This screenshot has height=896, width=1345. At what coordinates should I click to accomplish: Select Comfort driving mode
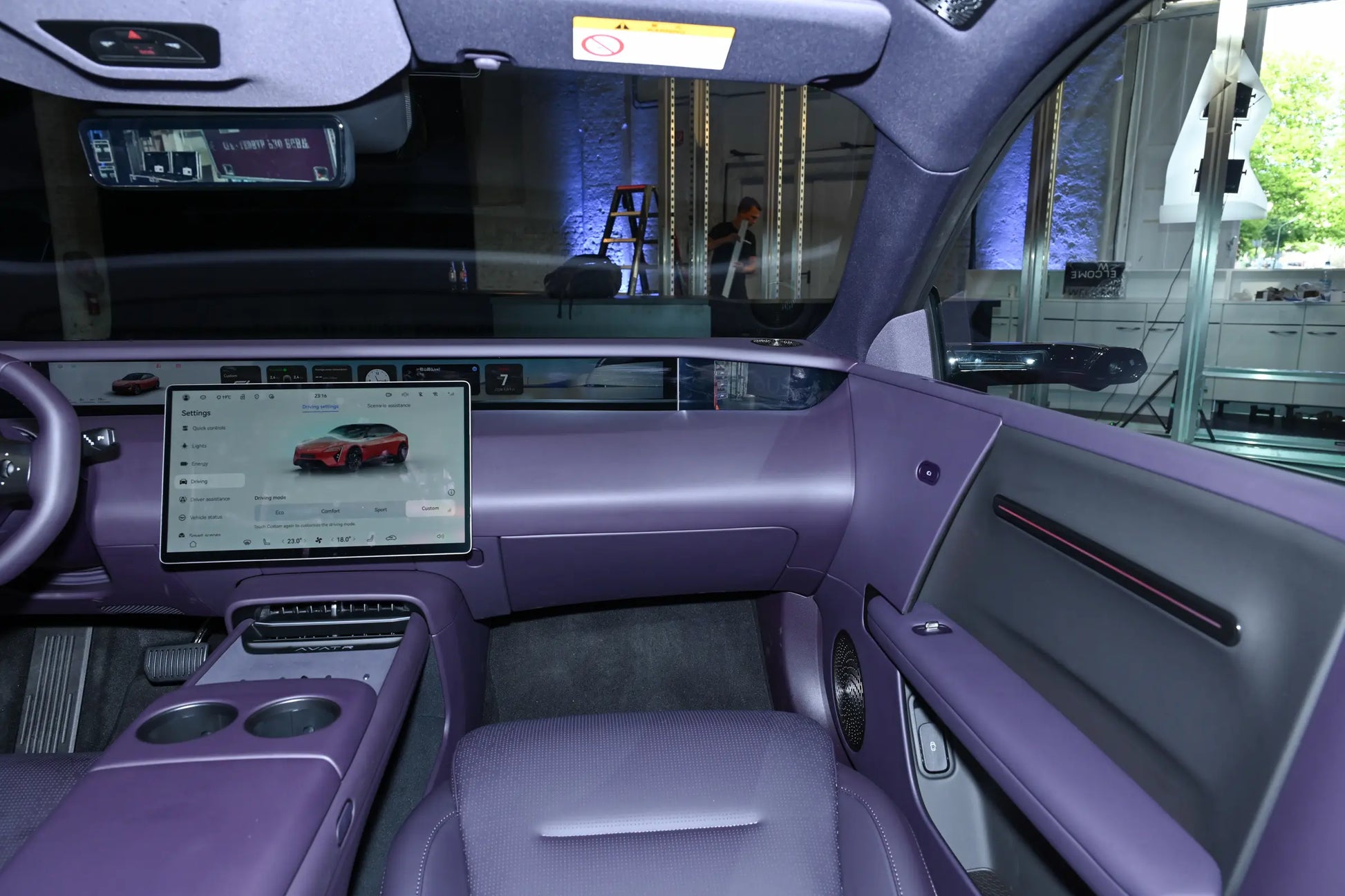[x=330, y=511]
